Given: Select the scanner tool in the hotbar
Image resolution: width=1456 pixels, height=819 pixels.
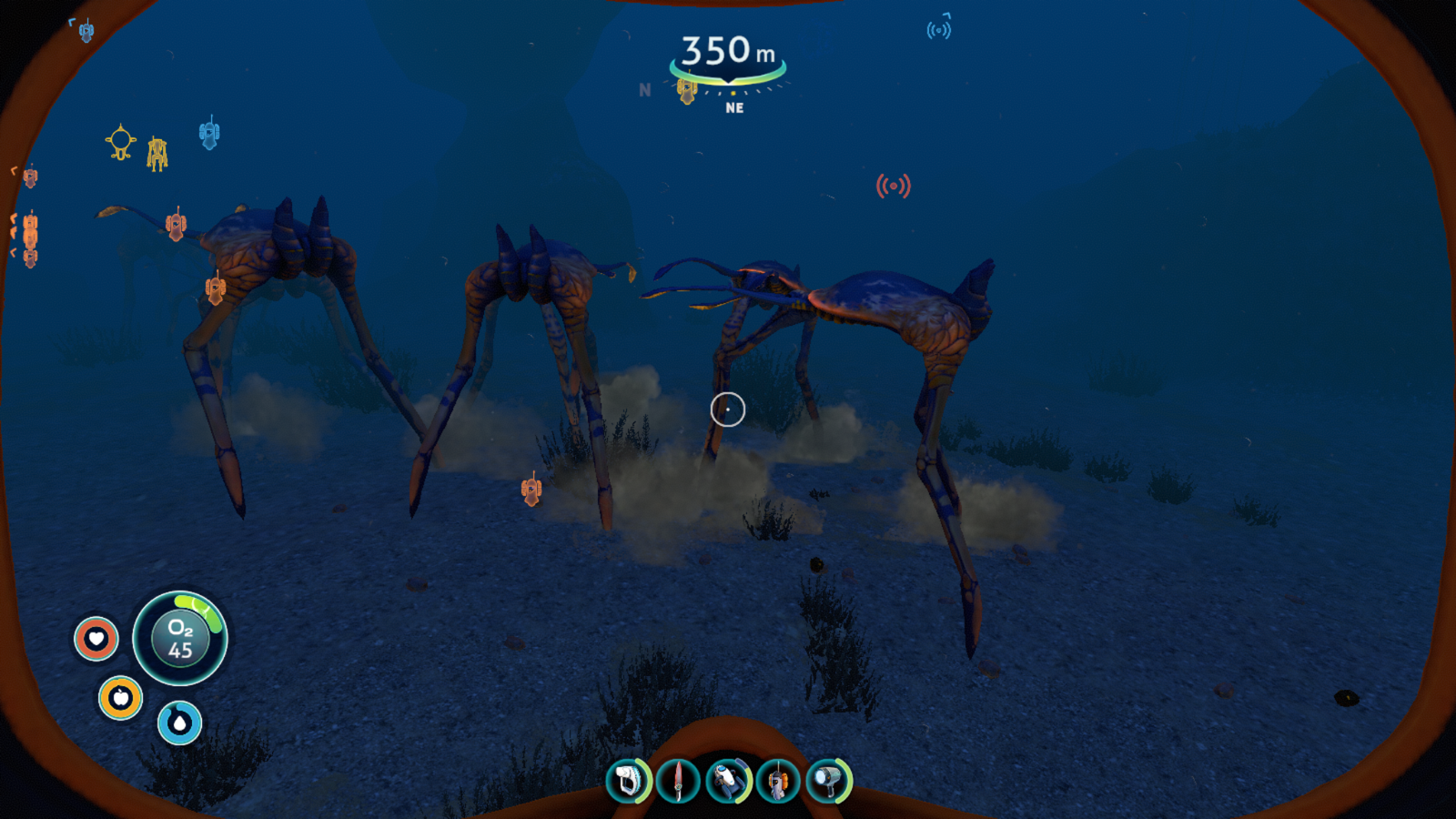Looking at the screenshot, I should 629,781.
